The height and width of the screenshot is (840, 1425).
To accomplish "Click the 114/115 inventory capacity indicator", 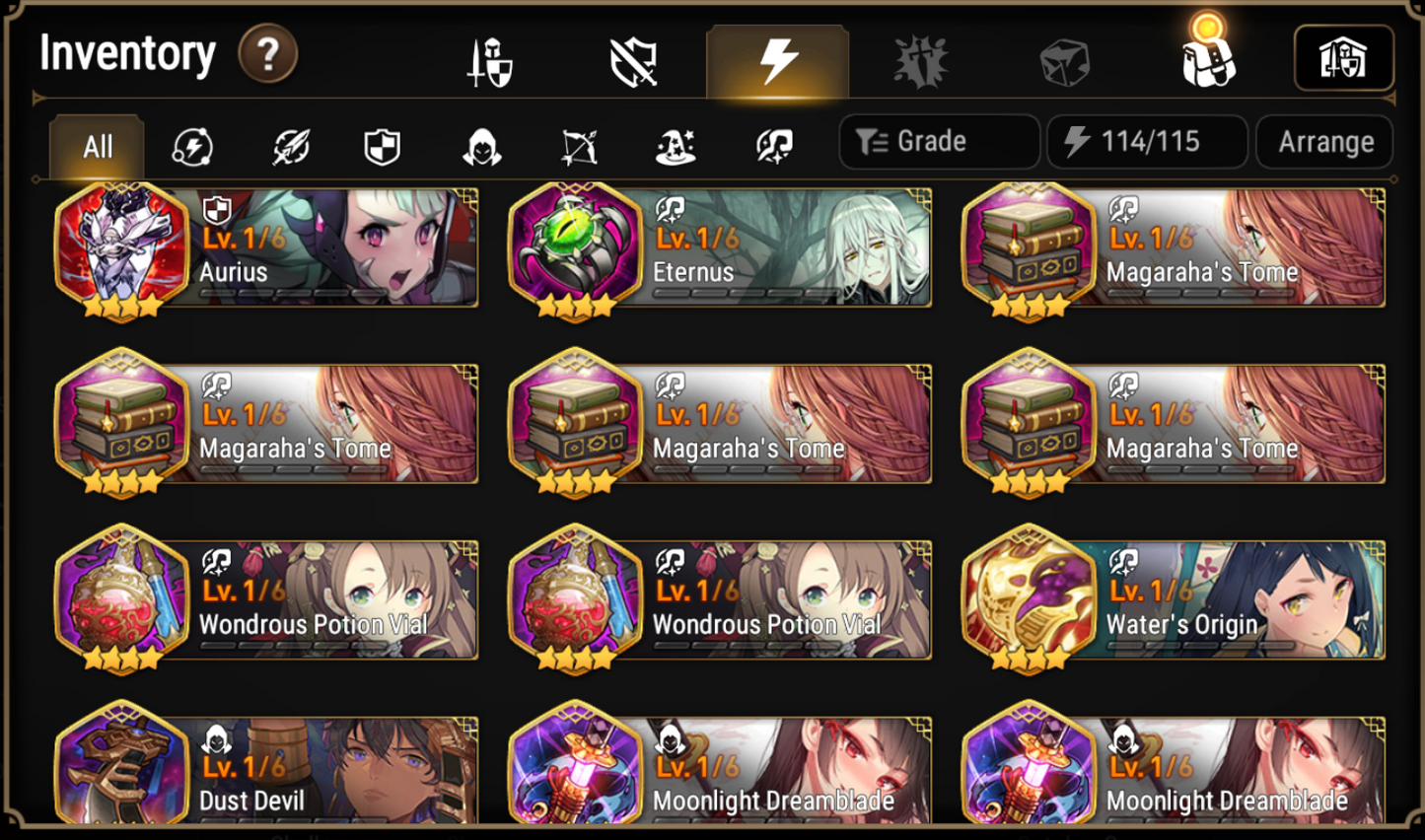I will [x=1147, y=141].
